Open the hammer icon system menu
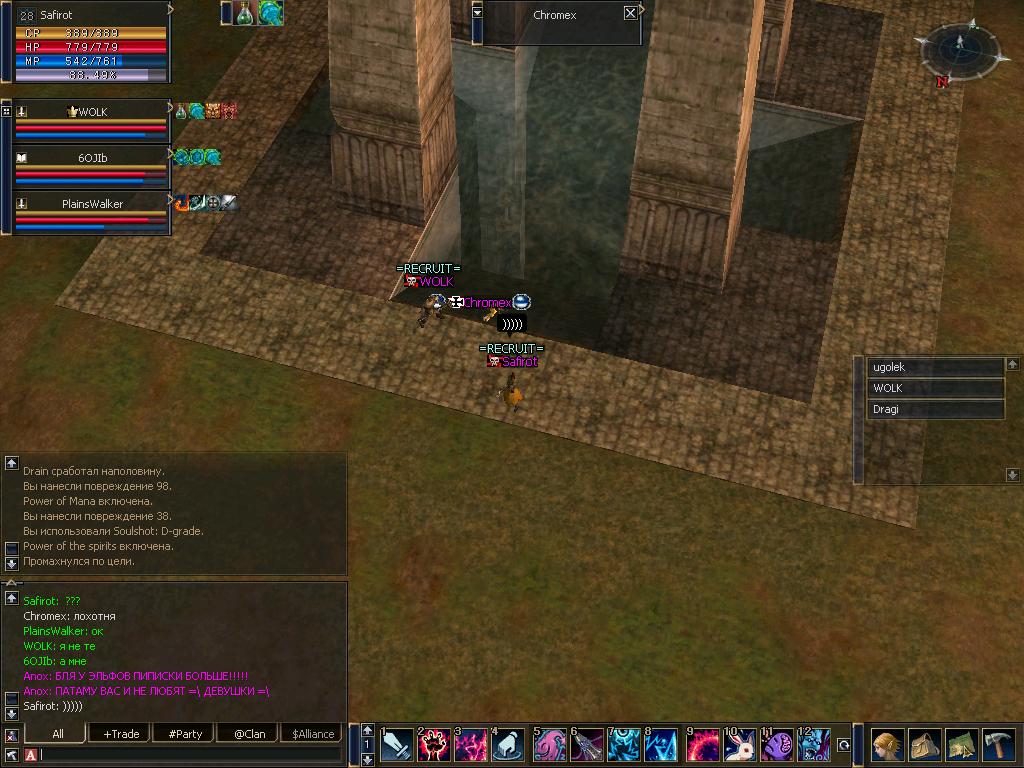 (999, 745)
